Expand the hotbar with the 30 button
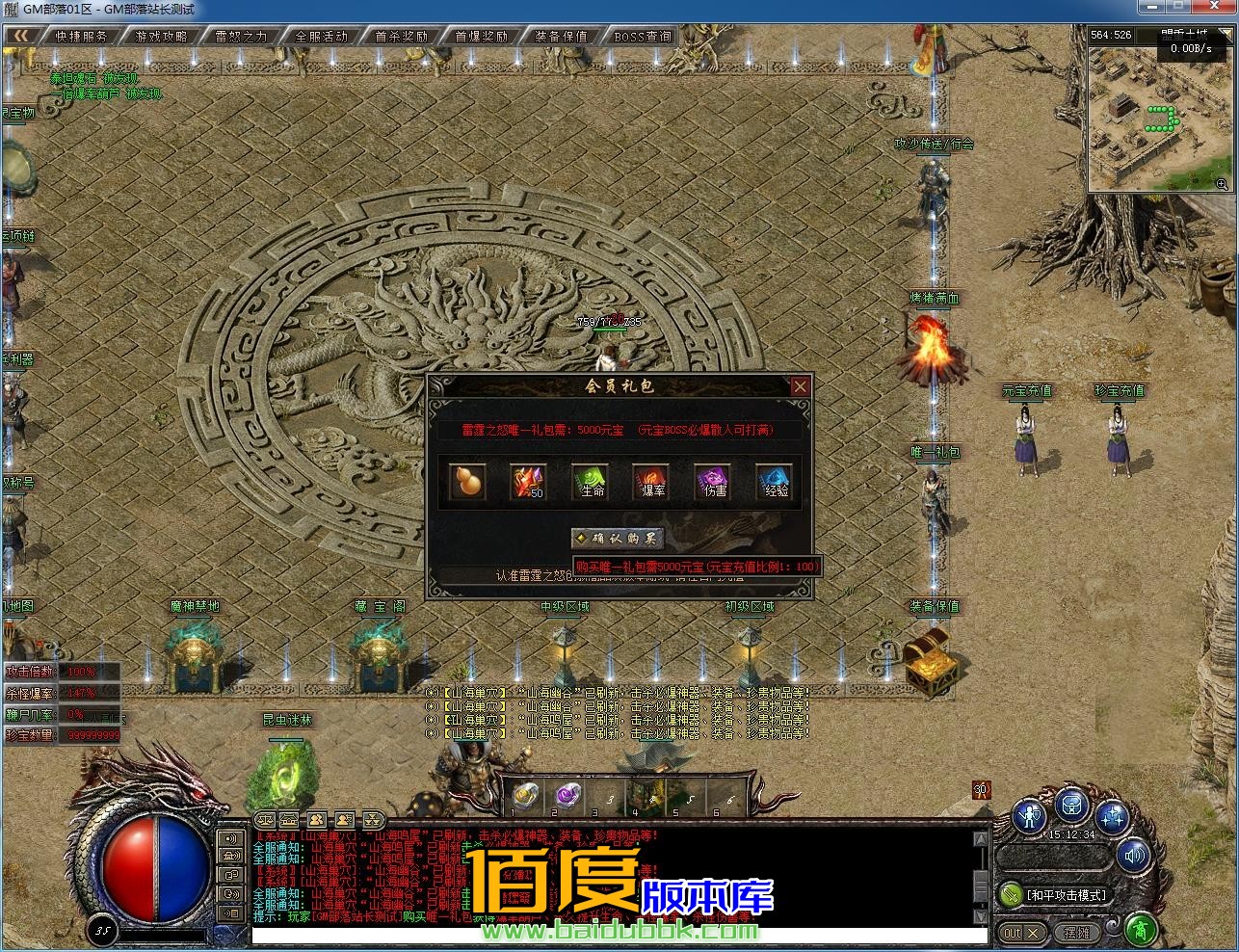 [982, 789]
